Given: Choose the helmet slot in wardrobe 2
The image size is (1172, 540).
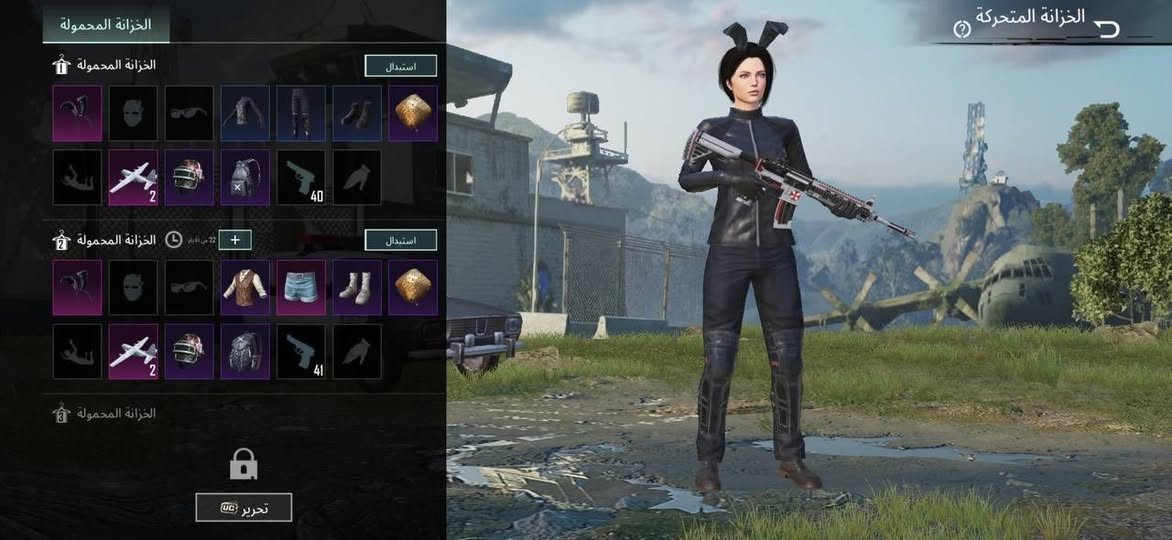Looking at the screenshot, I should [189, 352].
